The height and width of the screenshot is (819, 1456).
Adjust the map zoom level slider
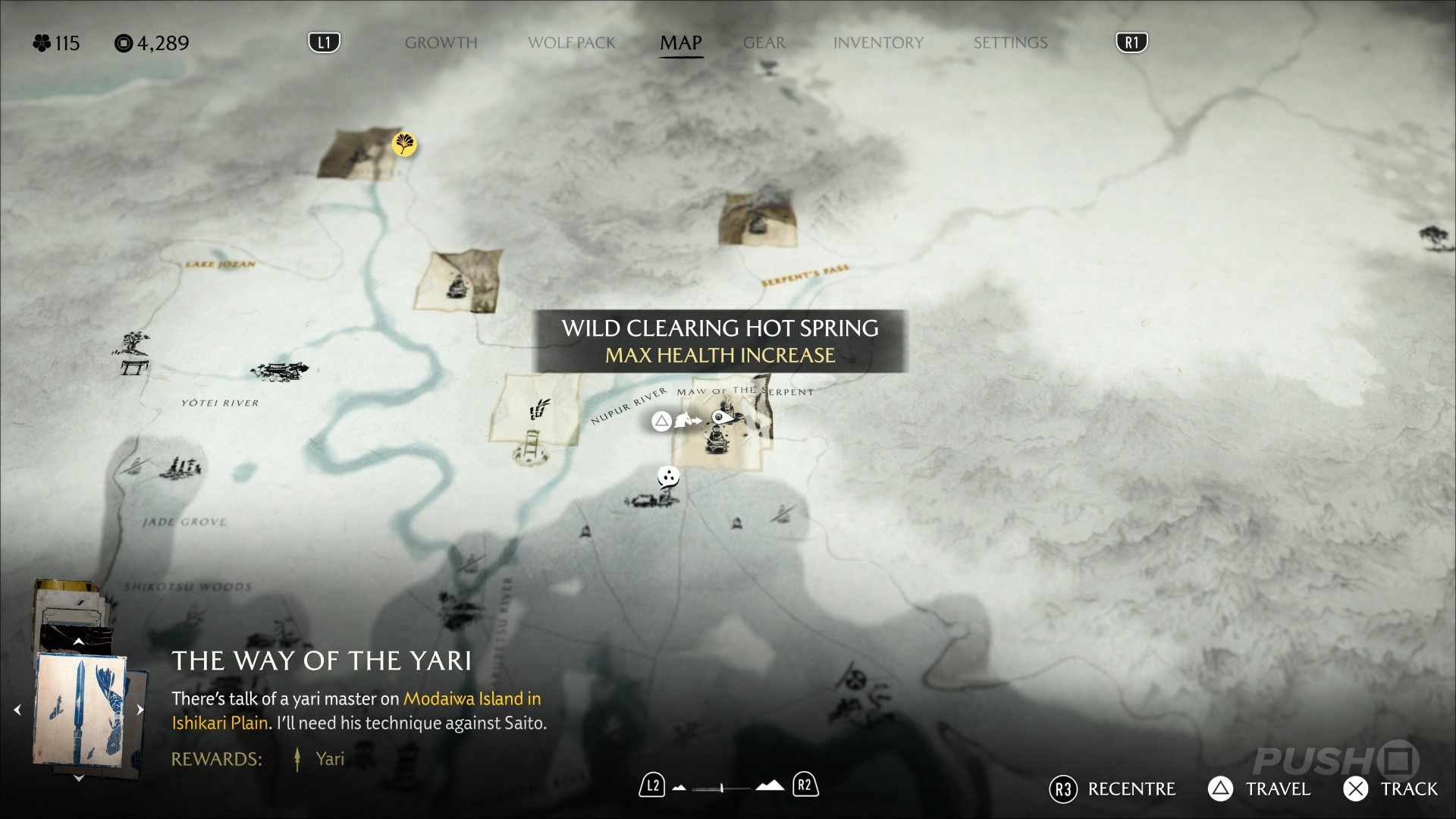click(722, 788)
